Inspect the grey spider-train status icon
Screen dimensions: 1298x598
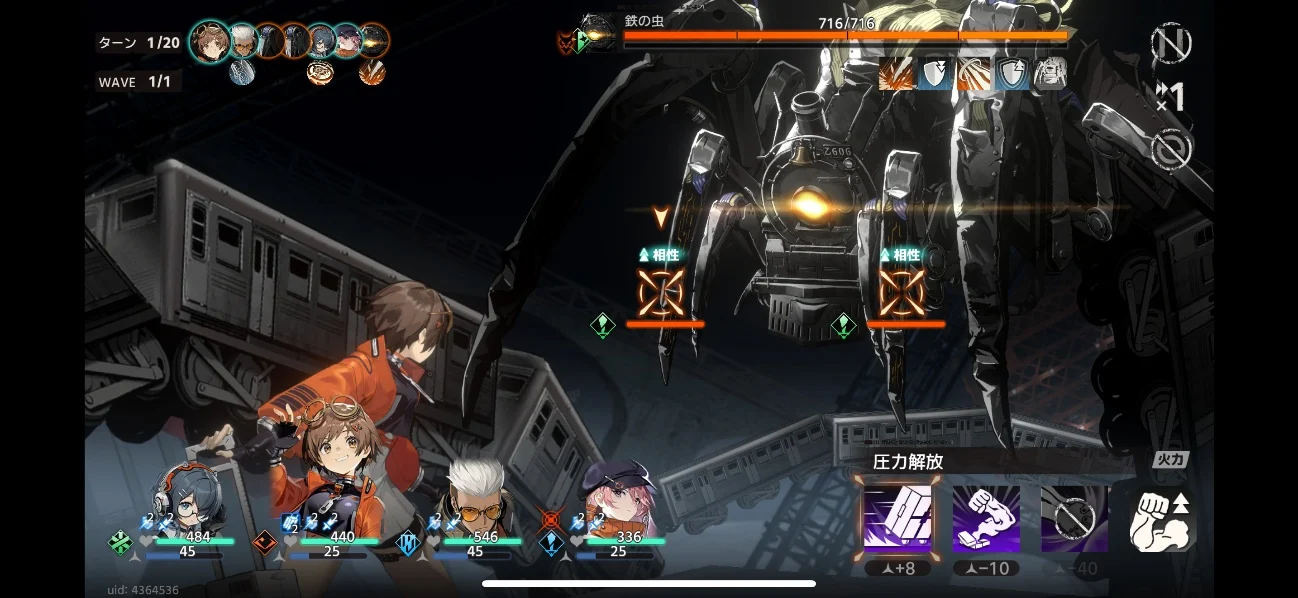click(x=1050, y=74)
